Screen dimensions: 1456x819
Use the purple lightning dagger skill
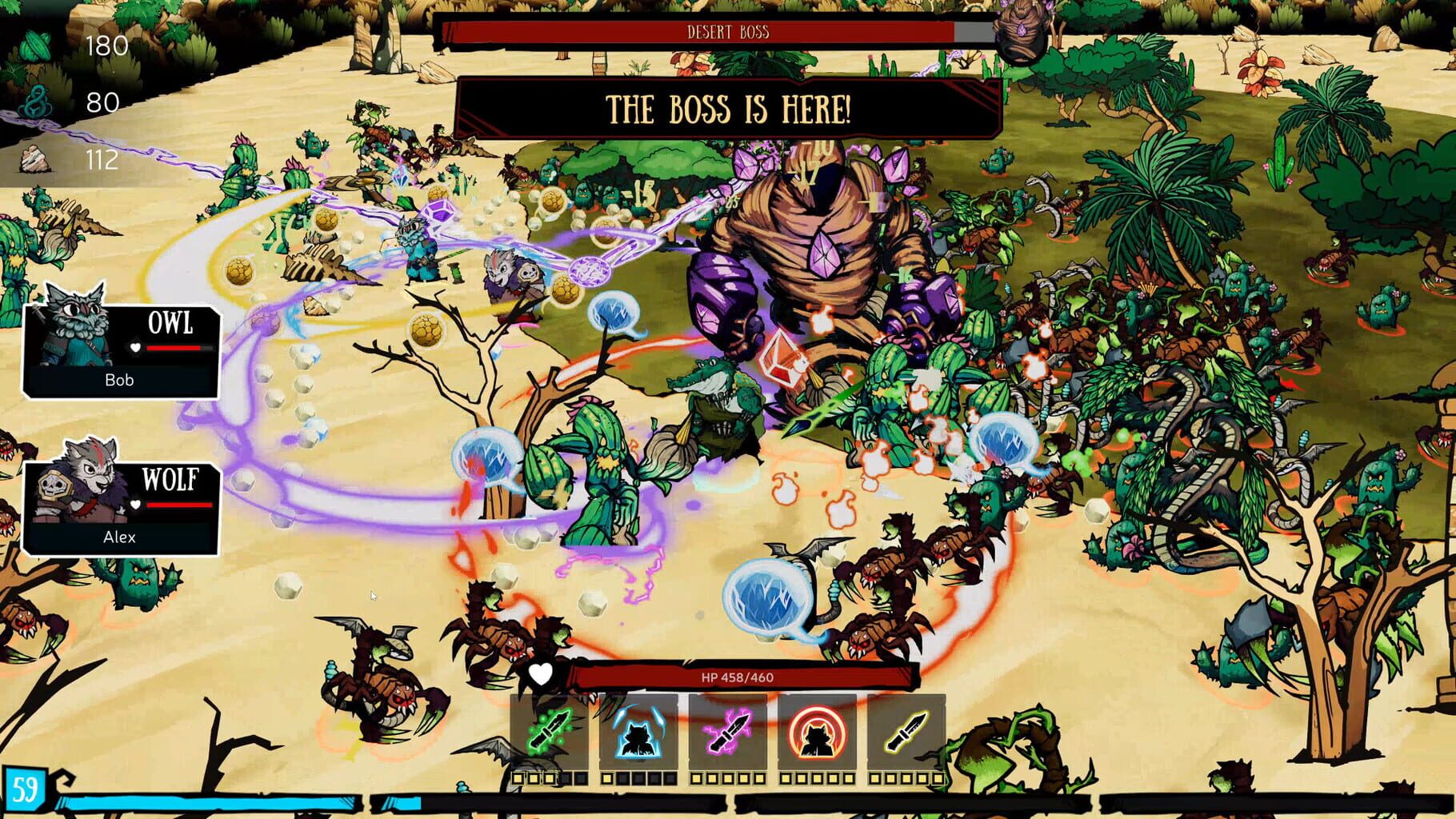coord(728,732)
